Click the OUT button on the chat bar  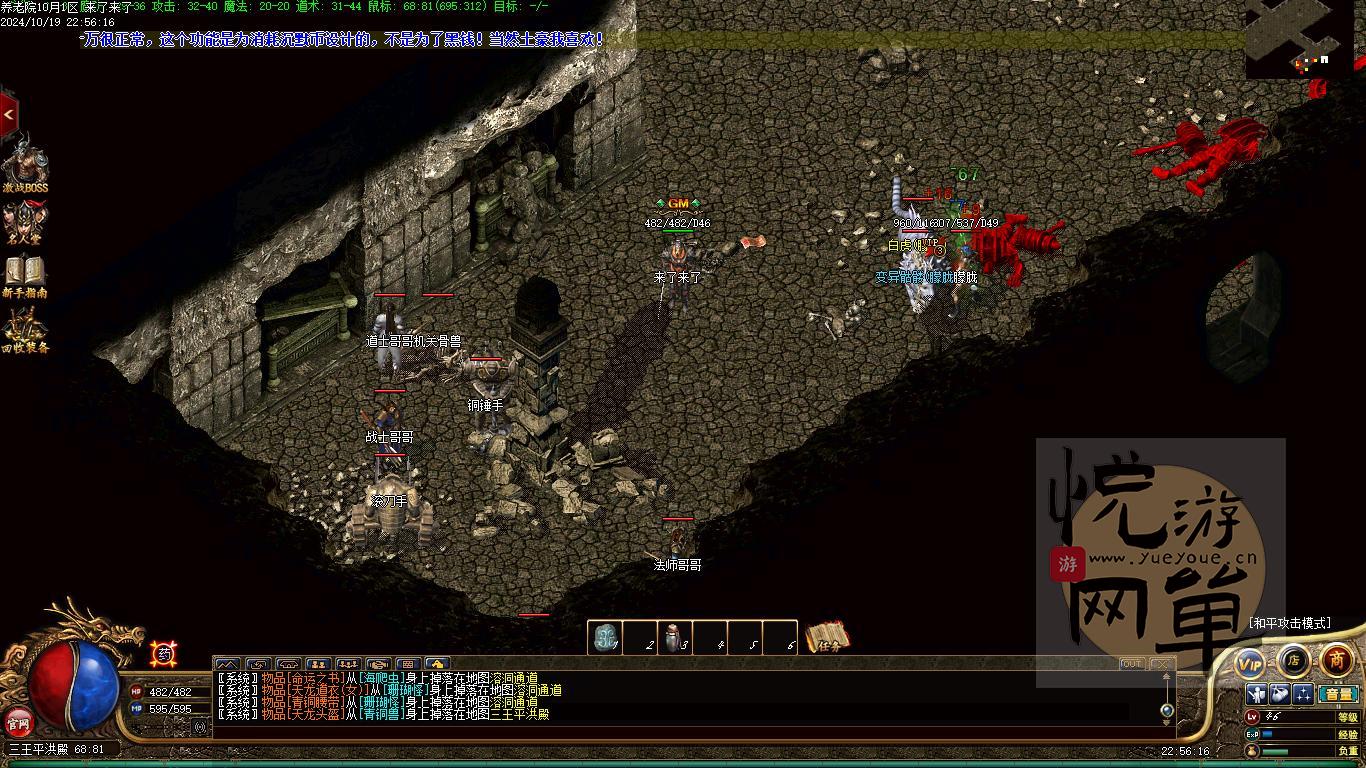pos(1132,664)
